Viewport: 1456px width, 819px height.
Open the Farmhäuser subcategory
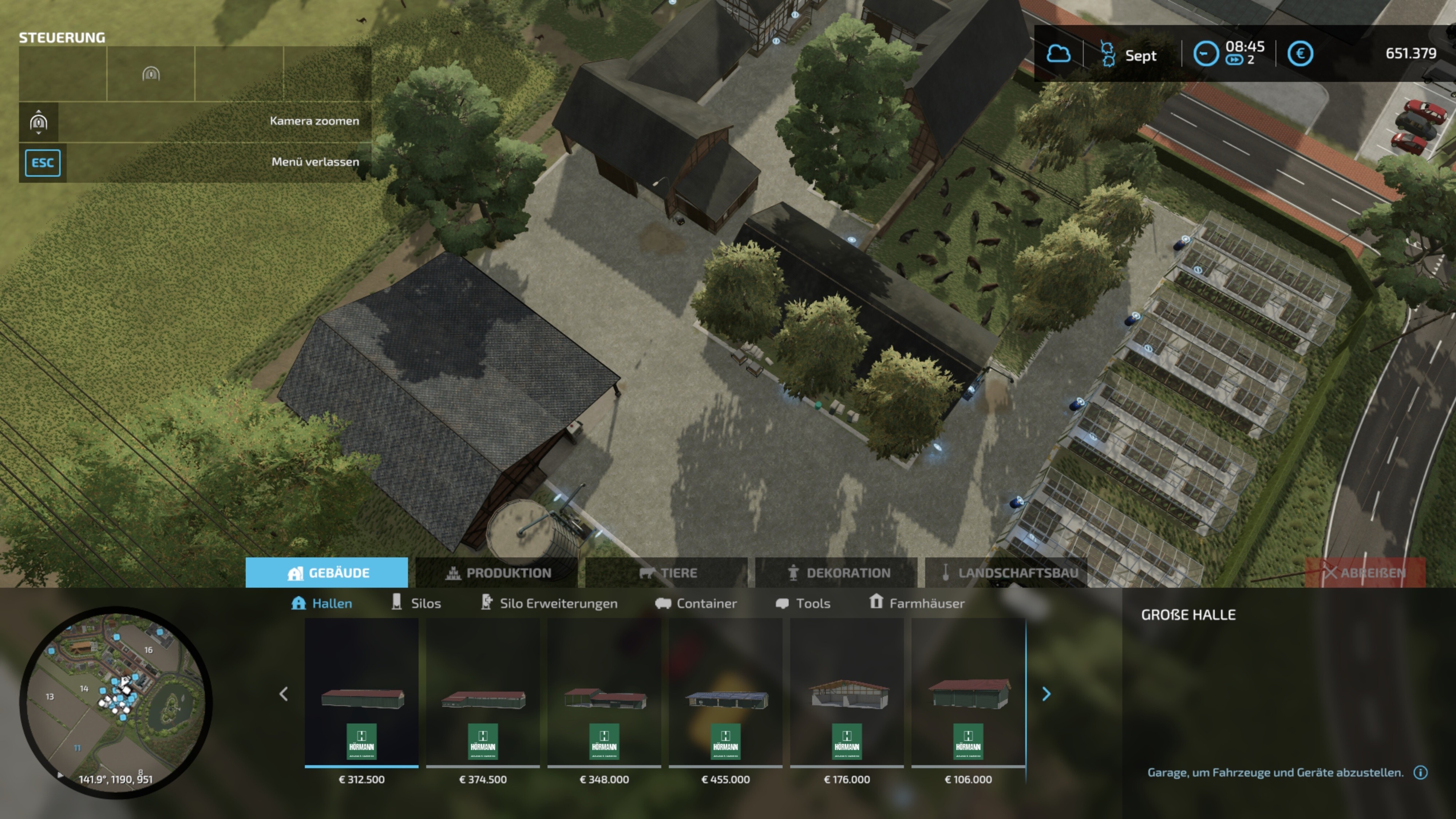[x=917, y=603]
